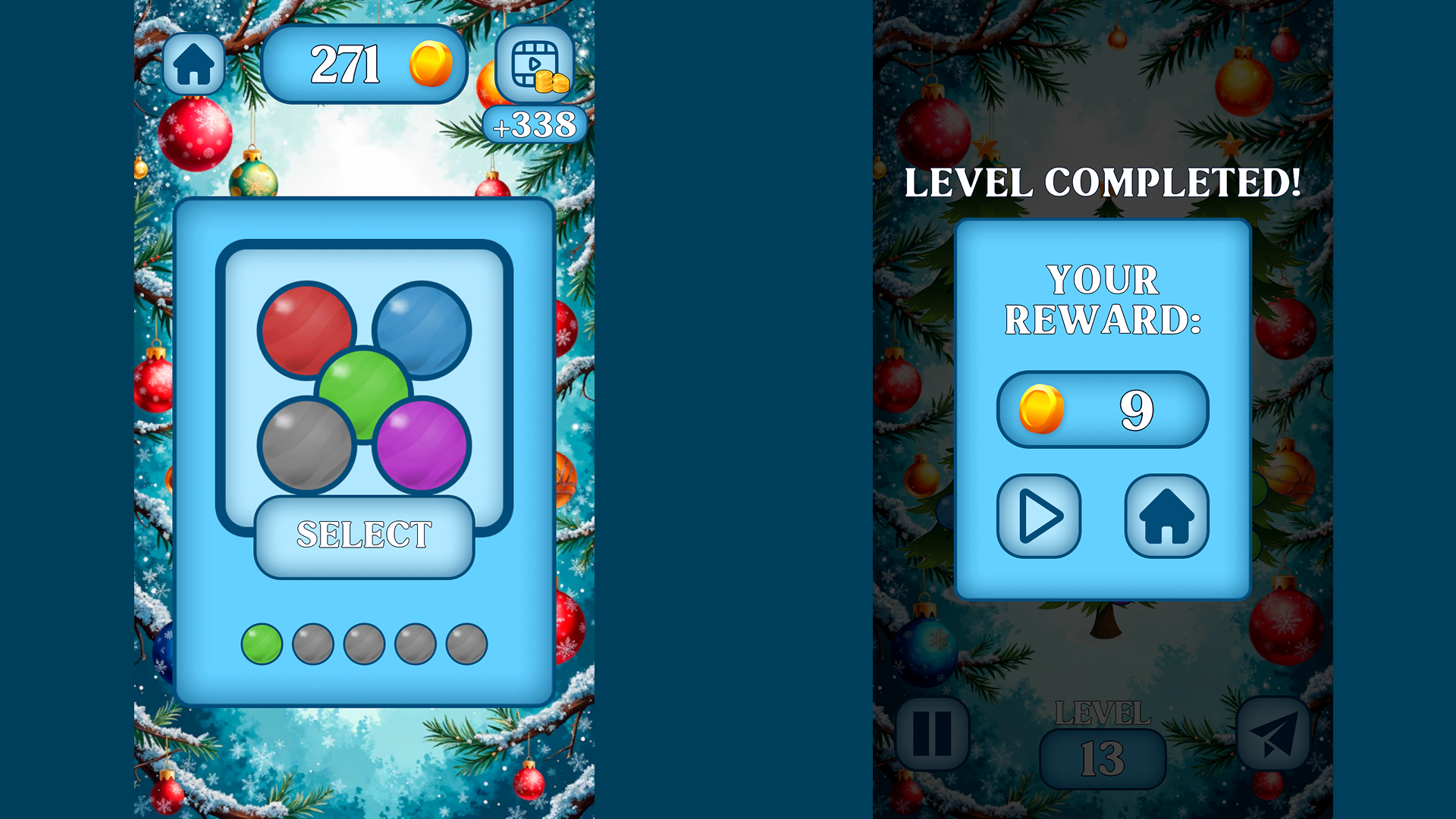This screenshot has height=819, width=1456.
Task: Toggle the last gray progress dot
Action: tap(467, 642)
